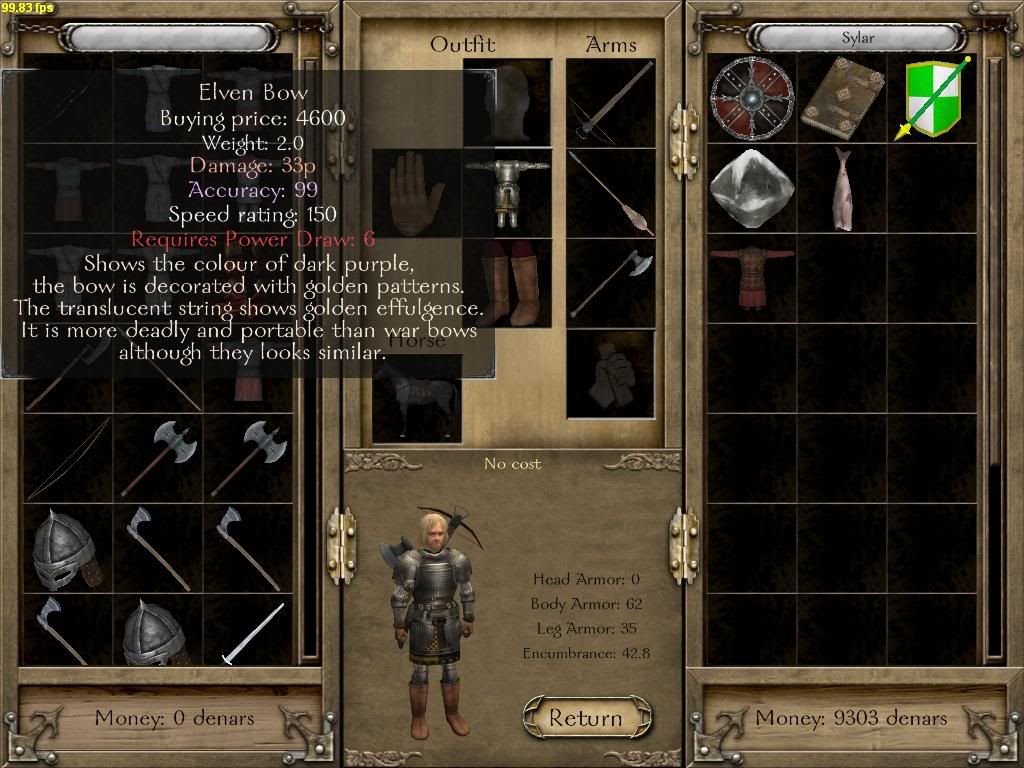
Task: Select the straight sword in the left inventory
Action: click(x=250, y=633)
